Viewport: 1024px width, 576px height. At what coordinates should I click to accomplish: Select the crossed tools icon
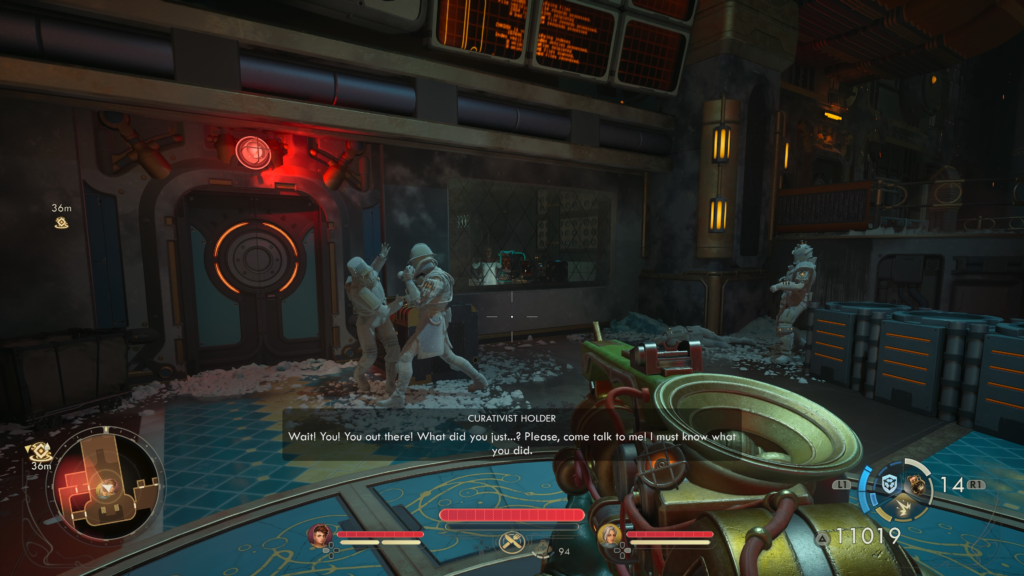click(512, 542)
